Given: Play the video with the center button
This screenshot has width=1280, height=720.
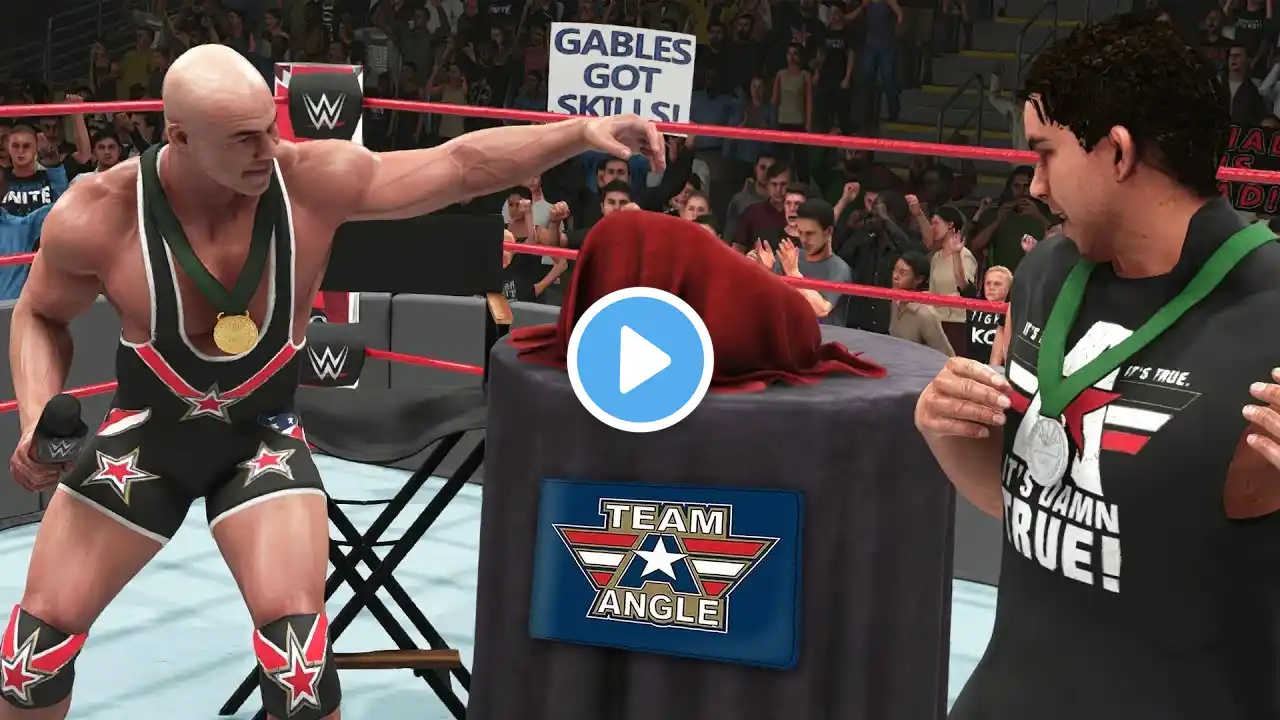Looking at the screenshot, I should pos(640,360).
